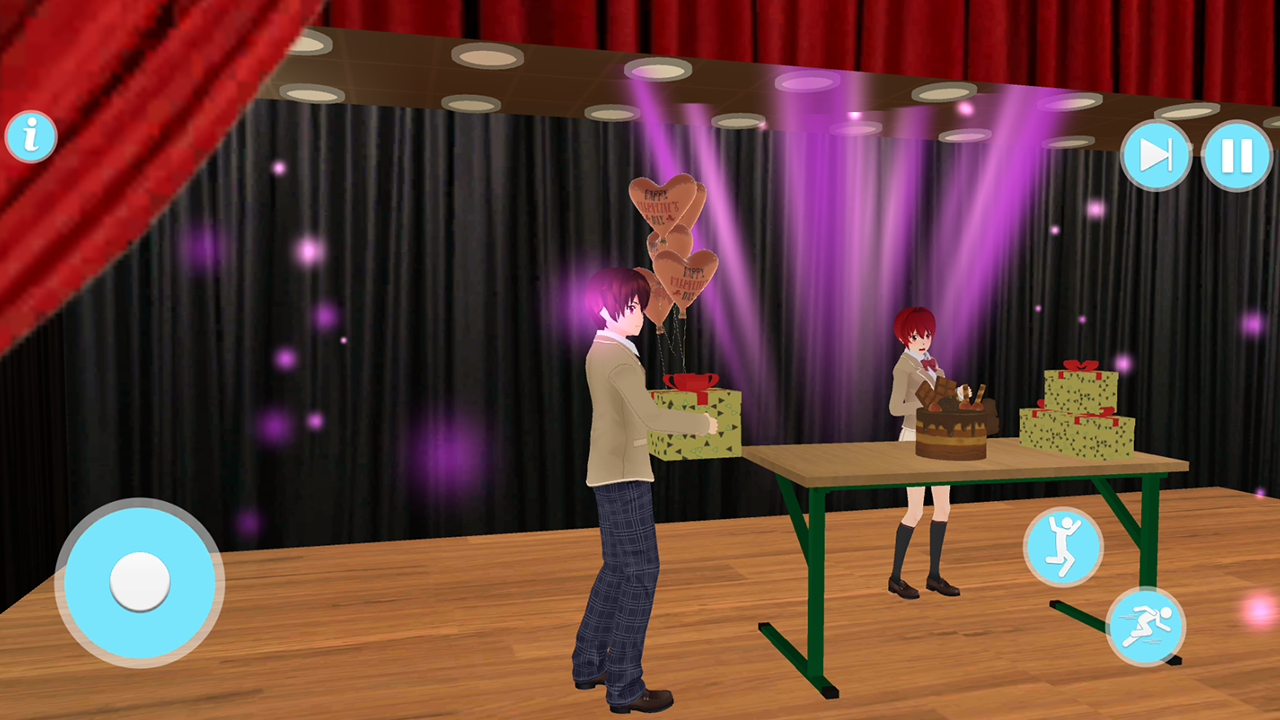Tap the info button in top-left corner
This screenshot has width=1280, height=720.
tap(30, 135)
